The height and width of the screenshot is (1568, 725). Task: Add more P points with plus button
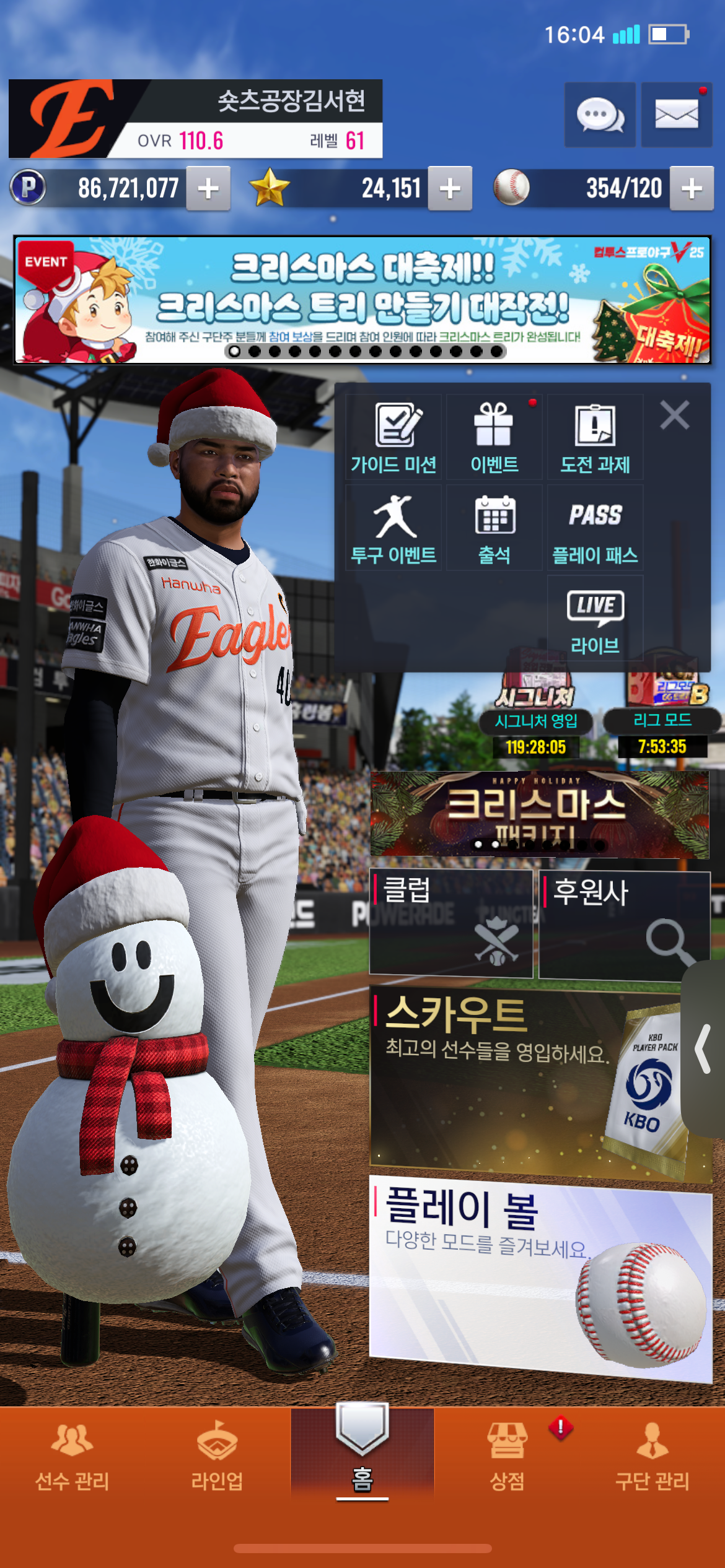(209, 188)
